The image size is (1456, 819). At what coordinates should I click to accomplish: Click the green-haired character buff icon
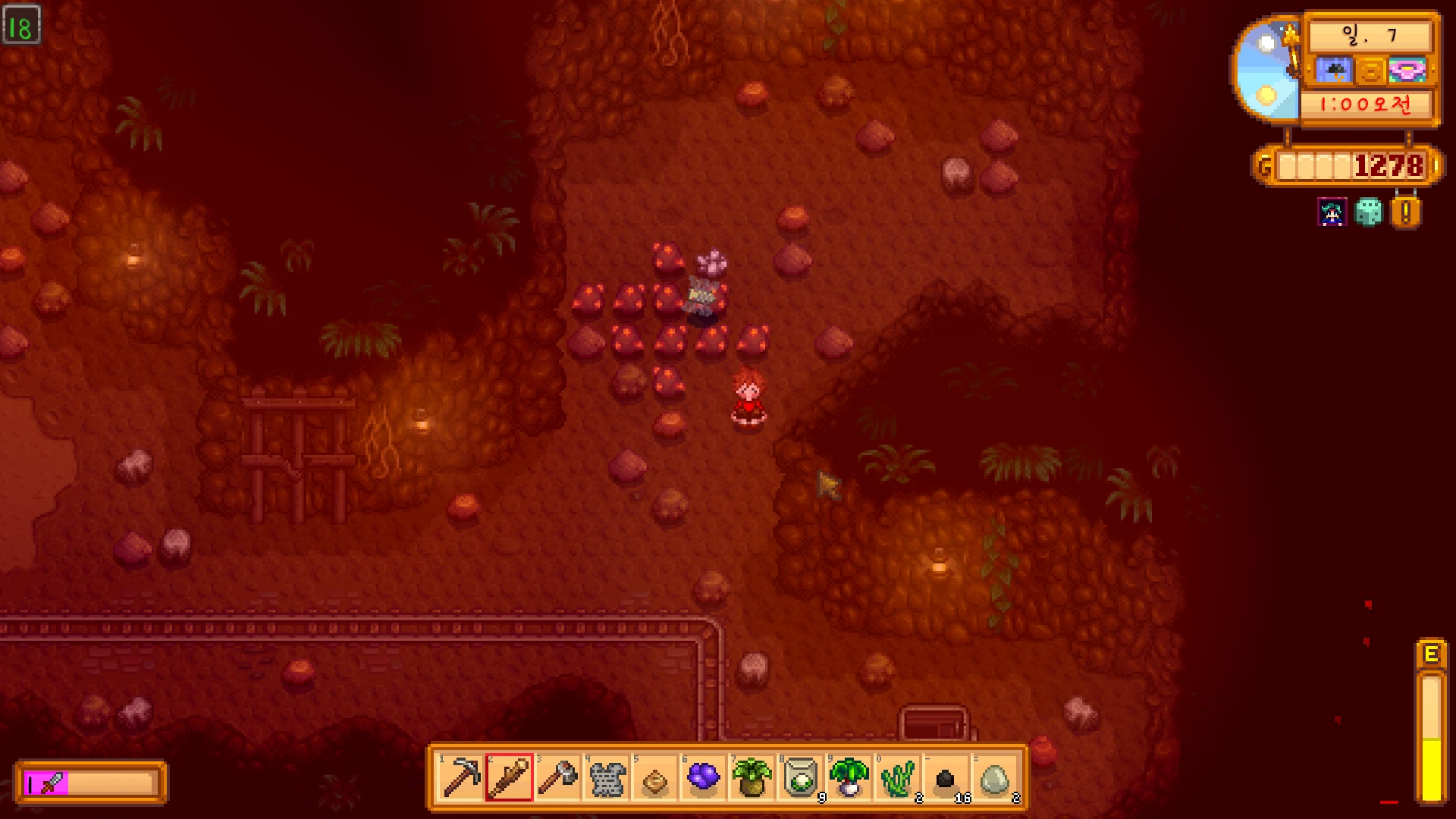click(1332, 212)
